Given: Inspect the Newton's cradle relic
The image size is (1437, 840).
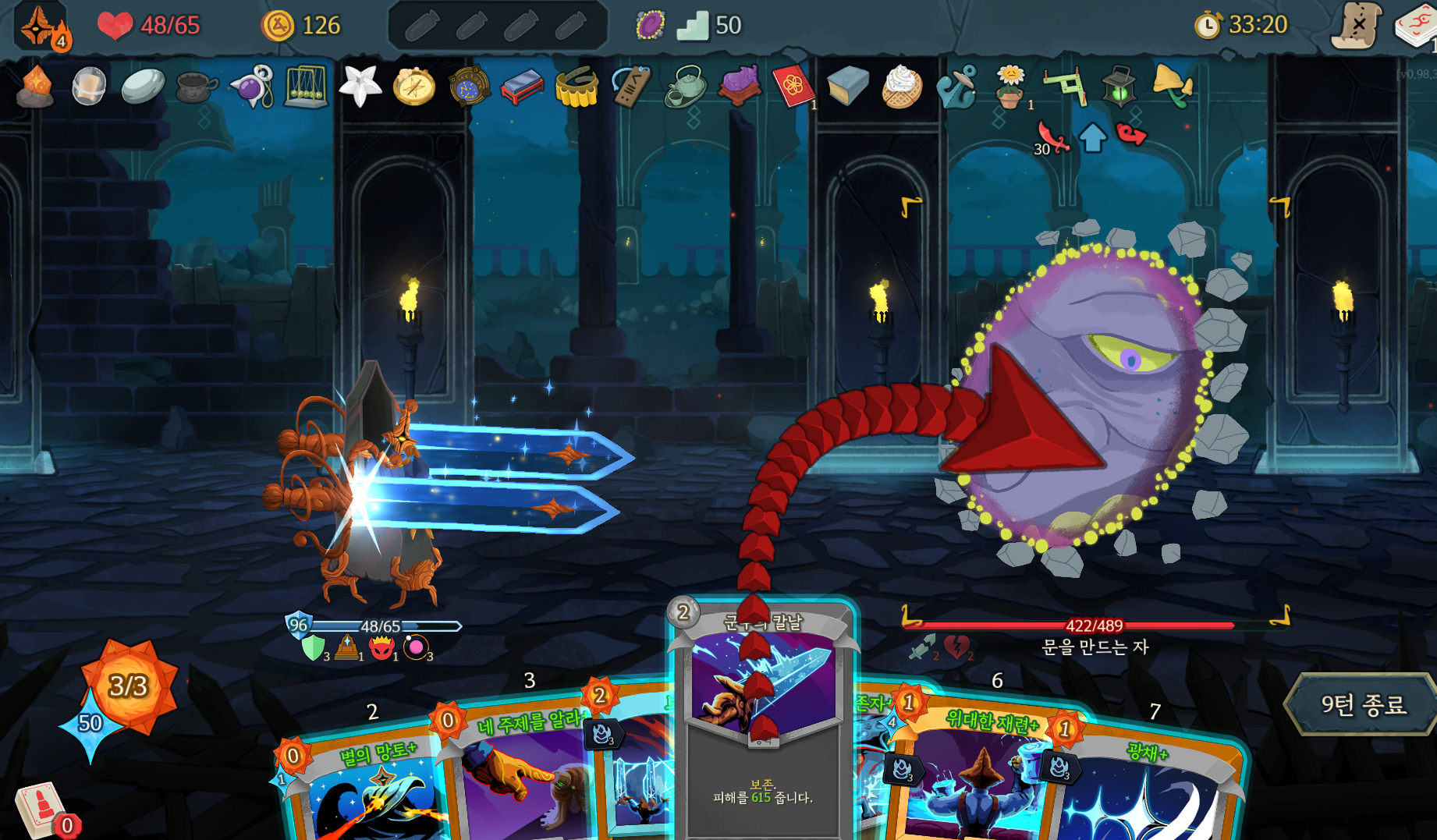Looking at the screenshot, I should 306,87.
